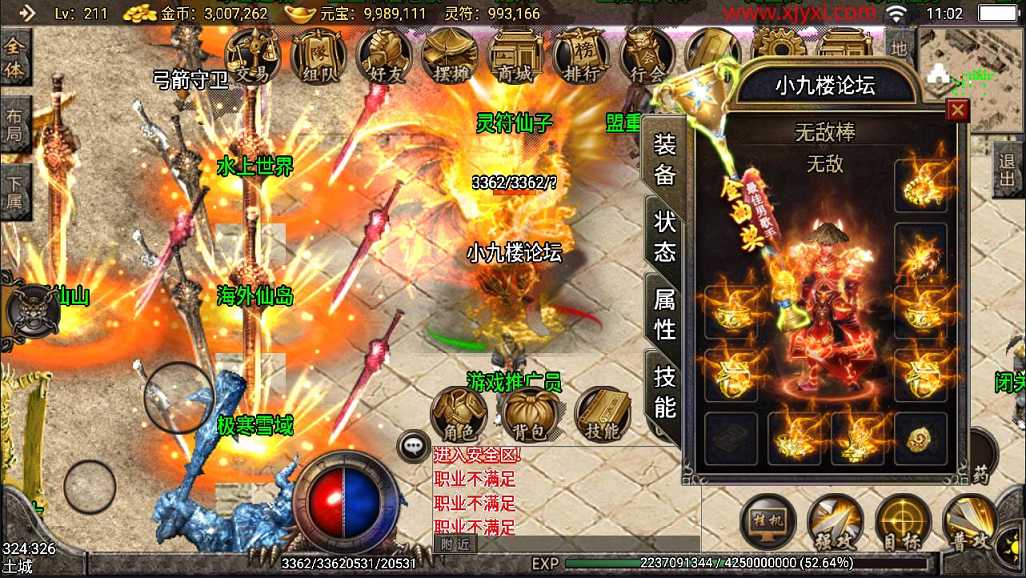
Task: Click the 退出 exit button
Action: pos(1008,171)
